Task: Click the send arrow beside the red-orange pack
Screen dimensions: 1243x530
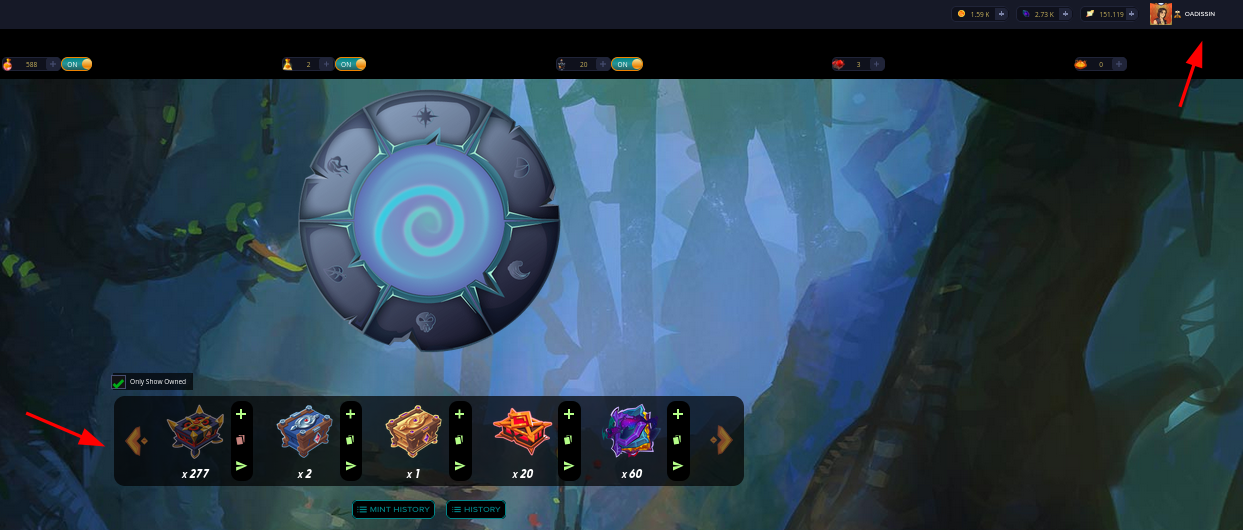Action: [x=568, y=465]
